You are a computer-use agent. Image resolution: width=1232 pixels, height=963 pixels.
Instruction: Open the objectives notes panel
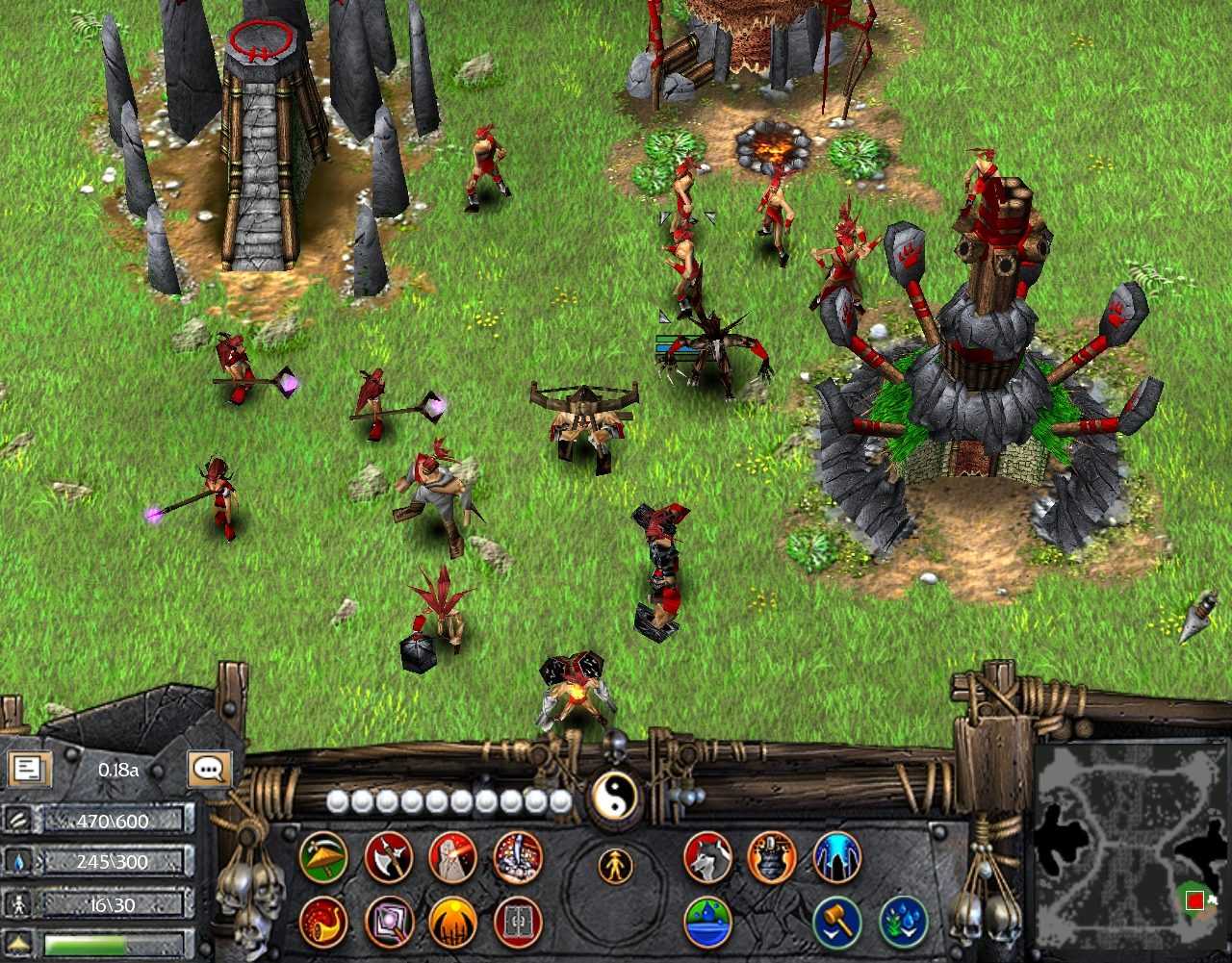pos(29,769)
